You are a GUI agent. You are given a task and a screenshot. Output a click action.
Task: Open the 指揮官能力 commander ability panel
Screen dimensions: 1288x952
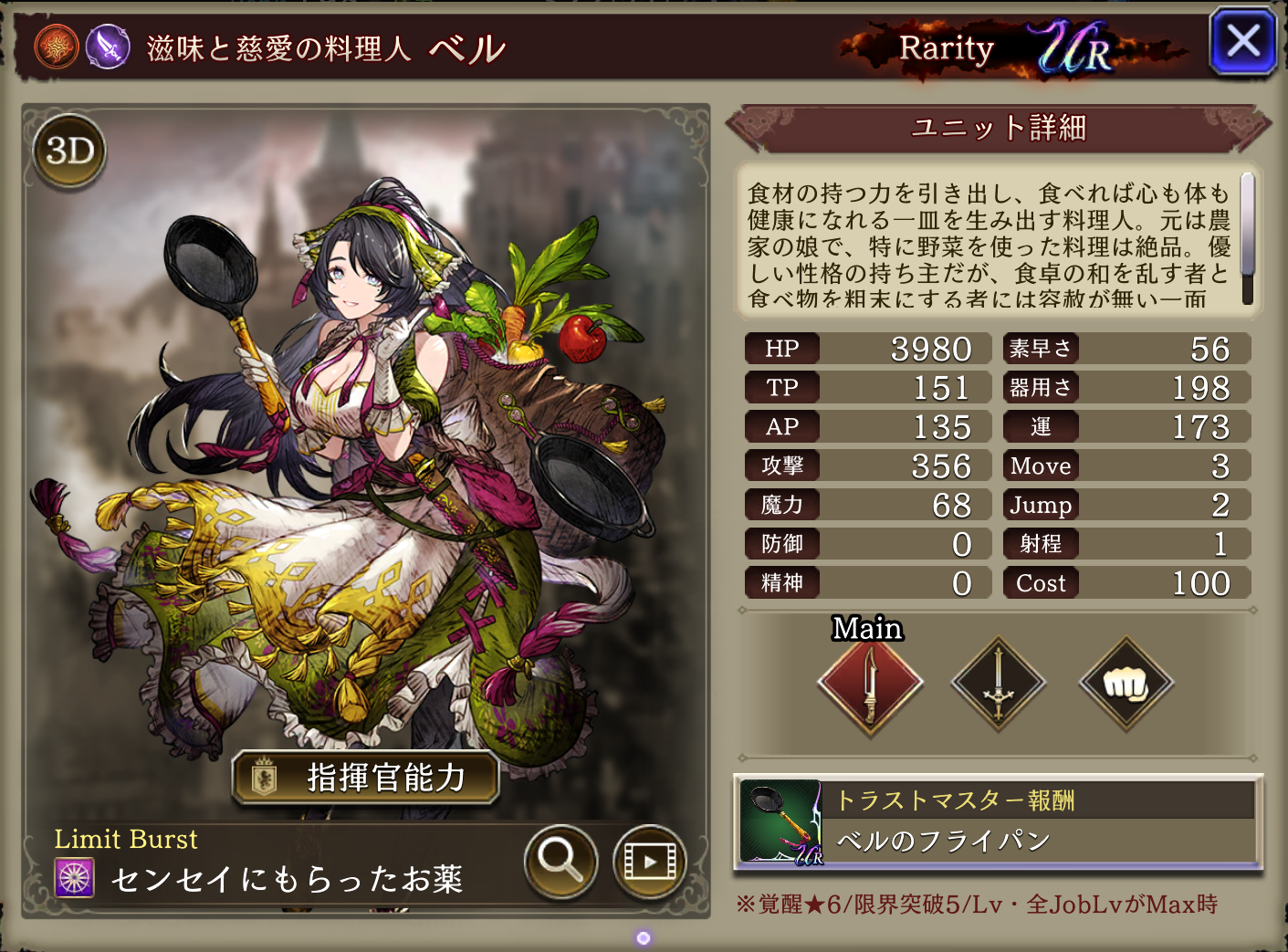[366, 778]
